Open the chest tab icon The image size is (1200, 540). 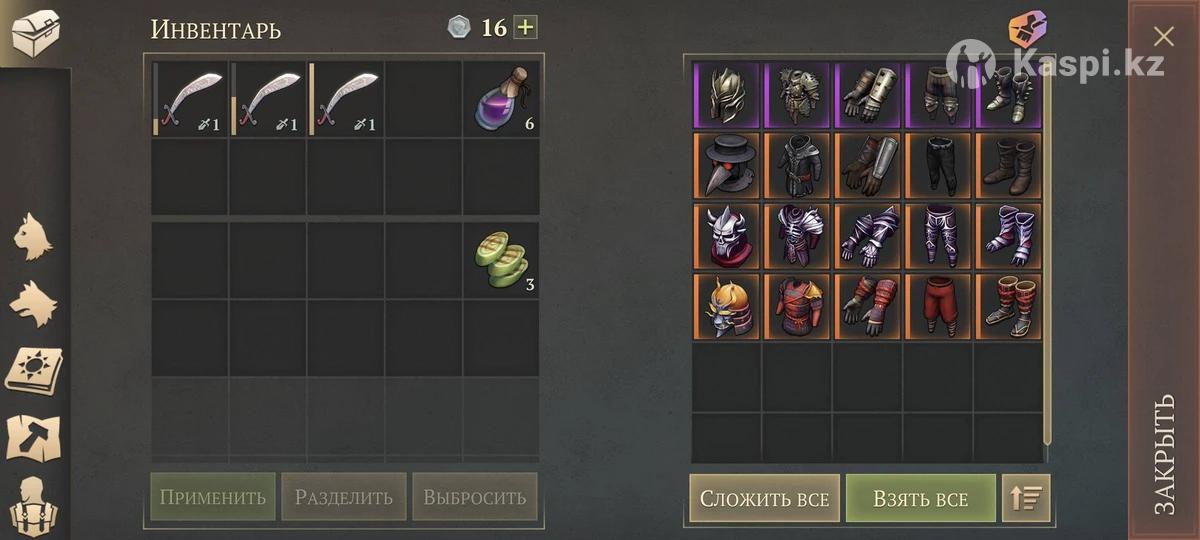click(x=35, y=32)
